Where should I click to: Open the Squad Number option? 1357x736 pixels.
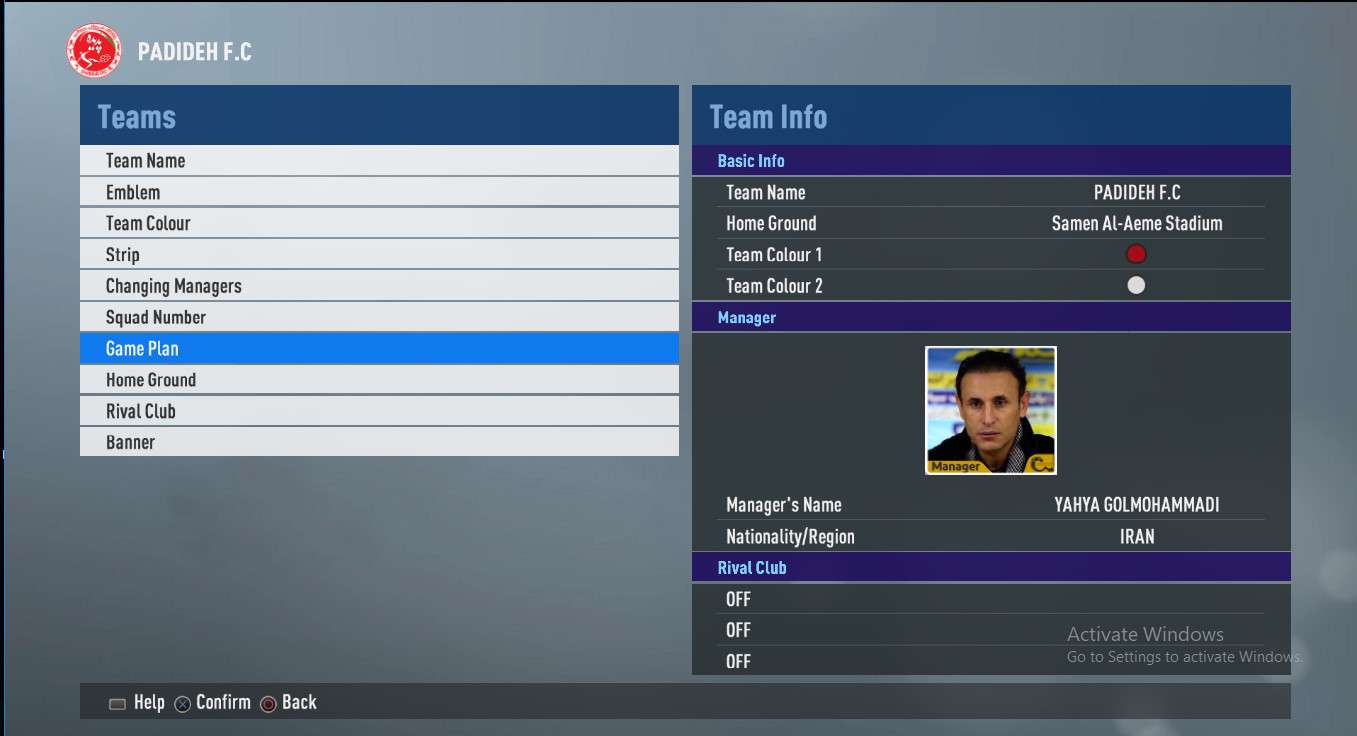pos(378,317)
